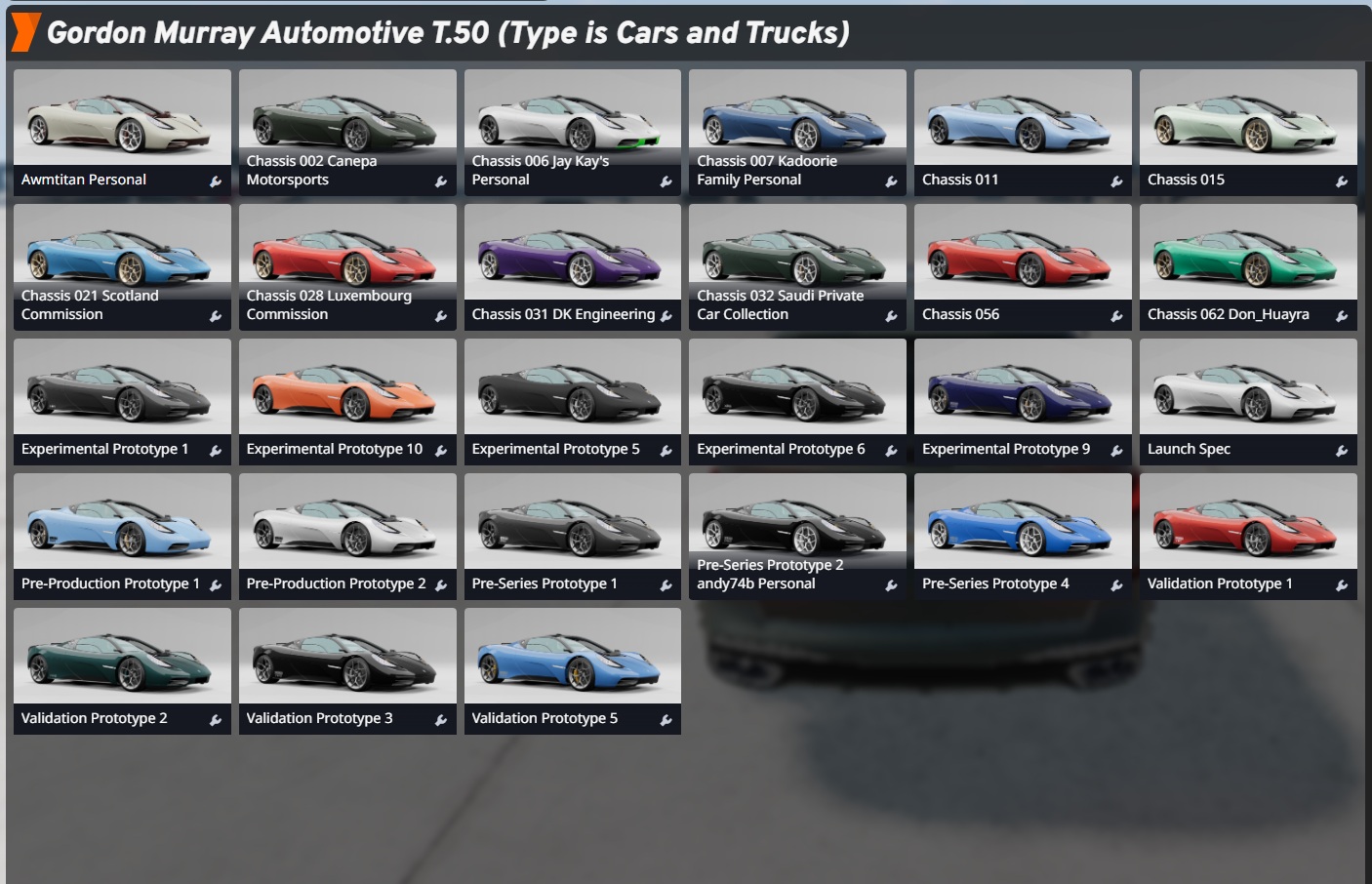Choose the Chassis 011 tile

pos(1023,132)
